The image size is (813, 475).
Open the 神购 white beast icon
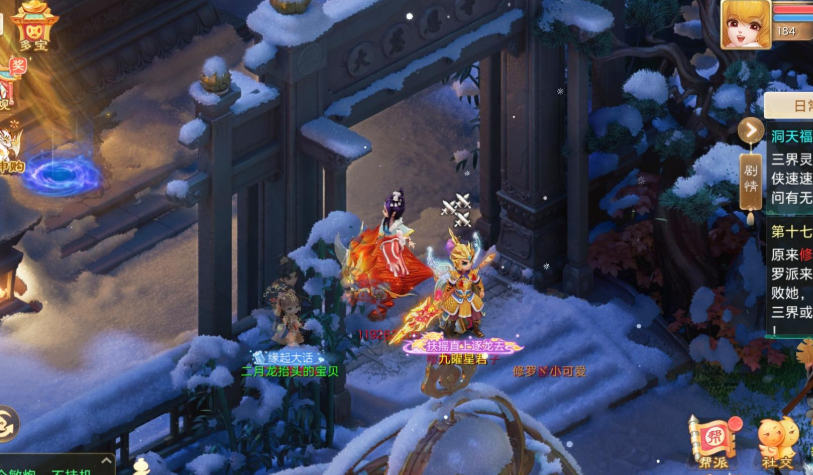10,148
